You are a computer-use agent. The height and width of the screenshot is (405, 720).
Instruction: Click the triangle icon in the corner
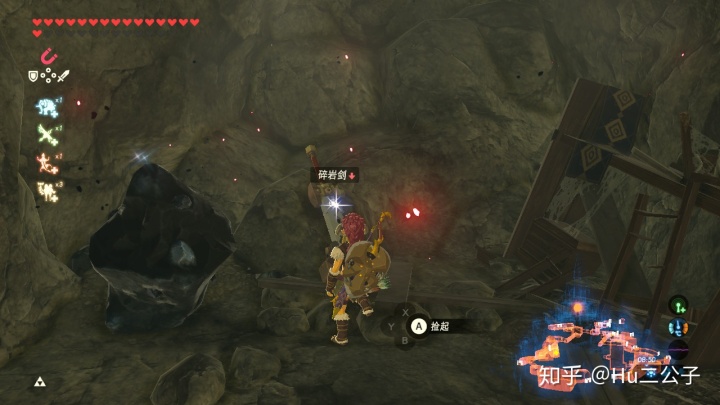point(40,382)
